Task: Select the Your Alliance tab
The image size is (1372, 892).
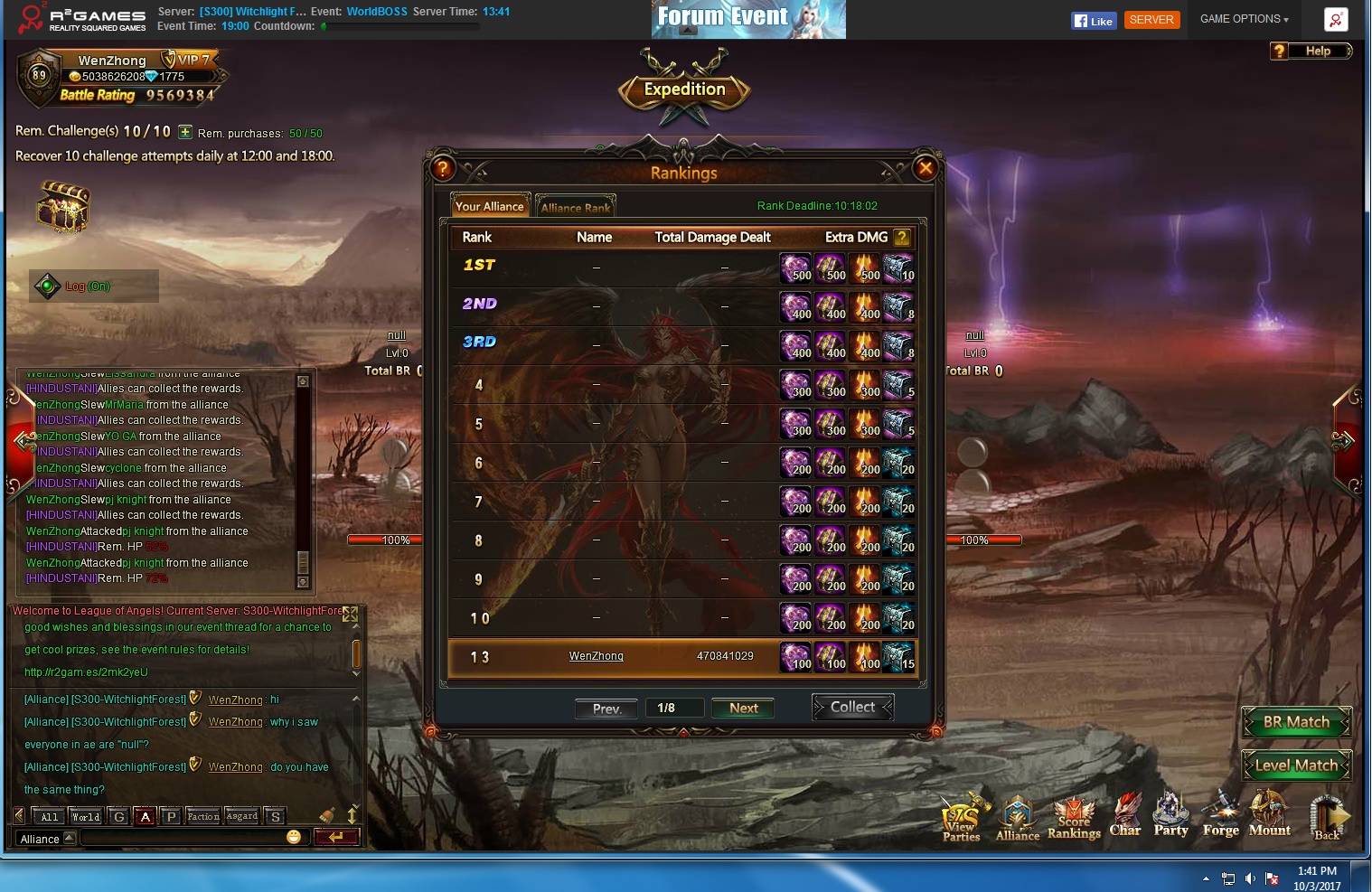Action: coord(489,206)
